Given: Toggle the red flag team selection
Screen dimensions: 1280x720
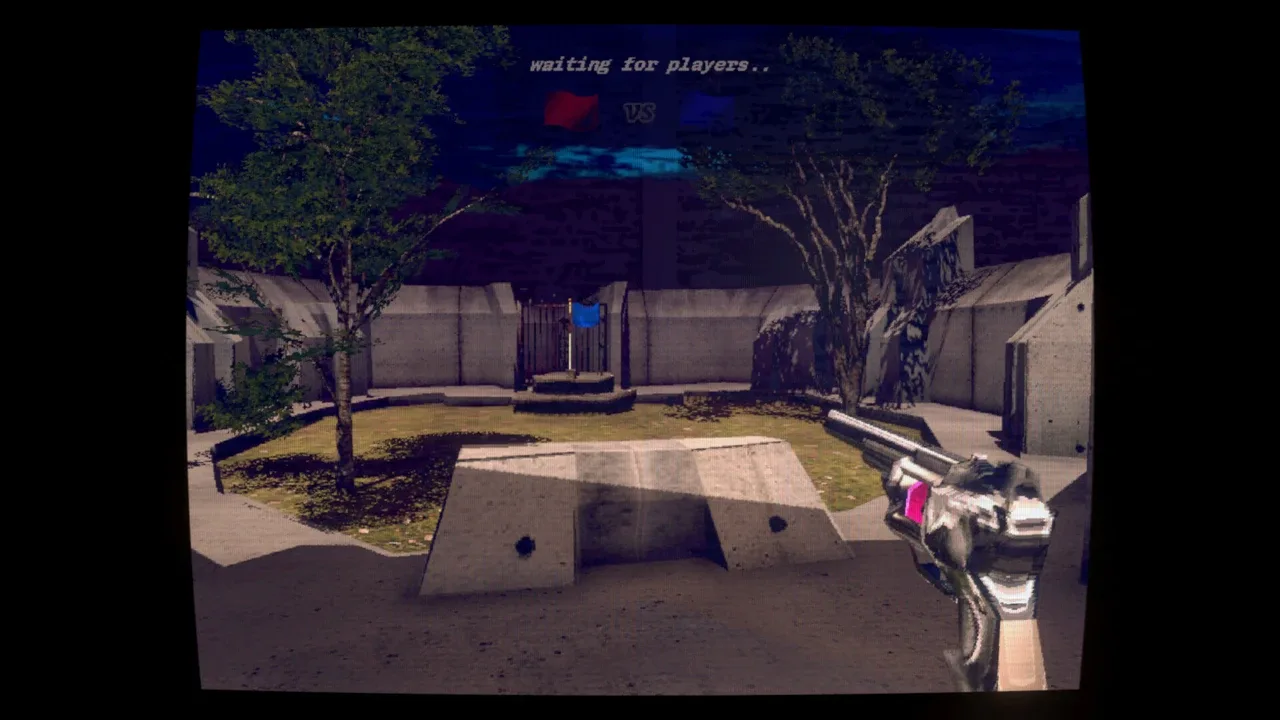Looking at the screenshot, I should 570,110.
